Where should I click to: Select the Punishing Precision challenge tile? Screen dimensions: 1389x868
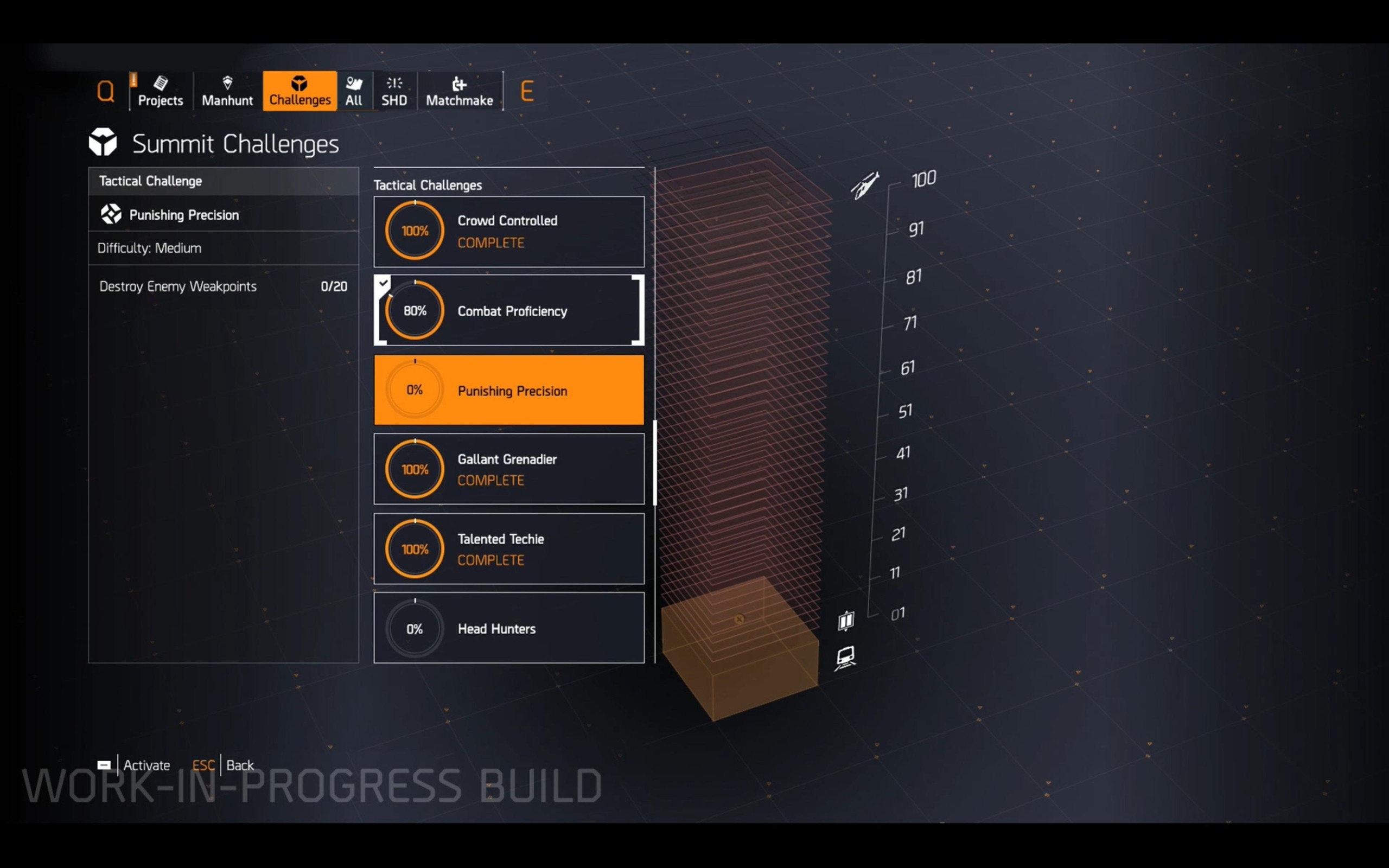pyautogui.click(x=508, y=391)
